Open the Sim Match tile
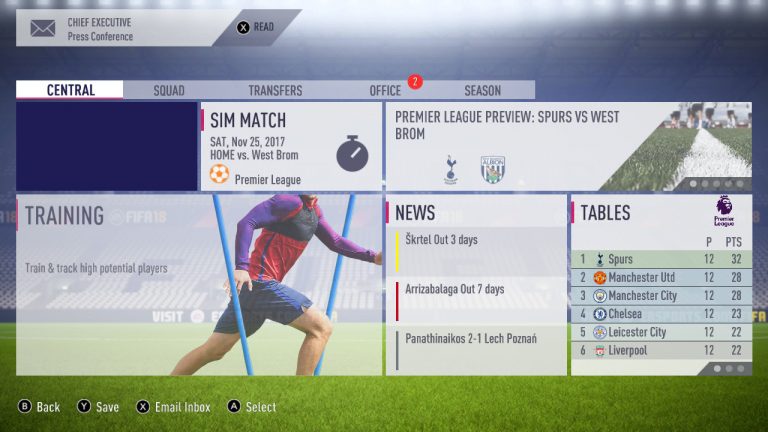The height and width of the screenshot is (432, 768). coord(291,146)
